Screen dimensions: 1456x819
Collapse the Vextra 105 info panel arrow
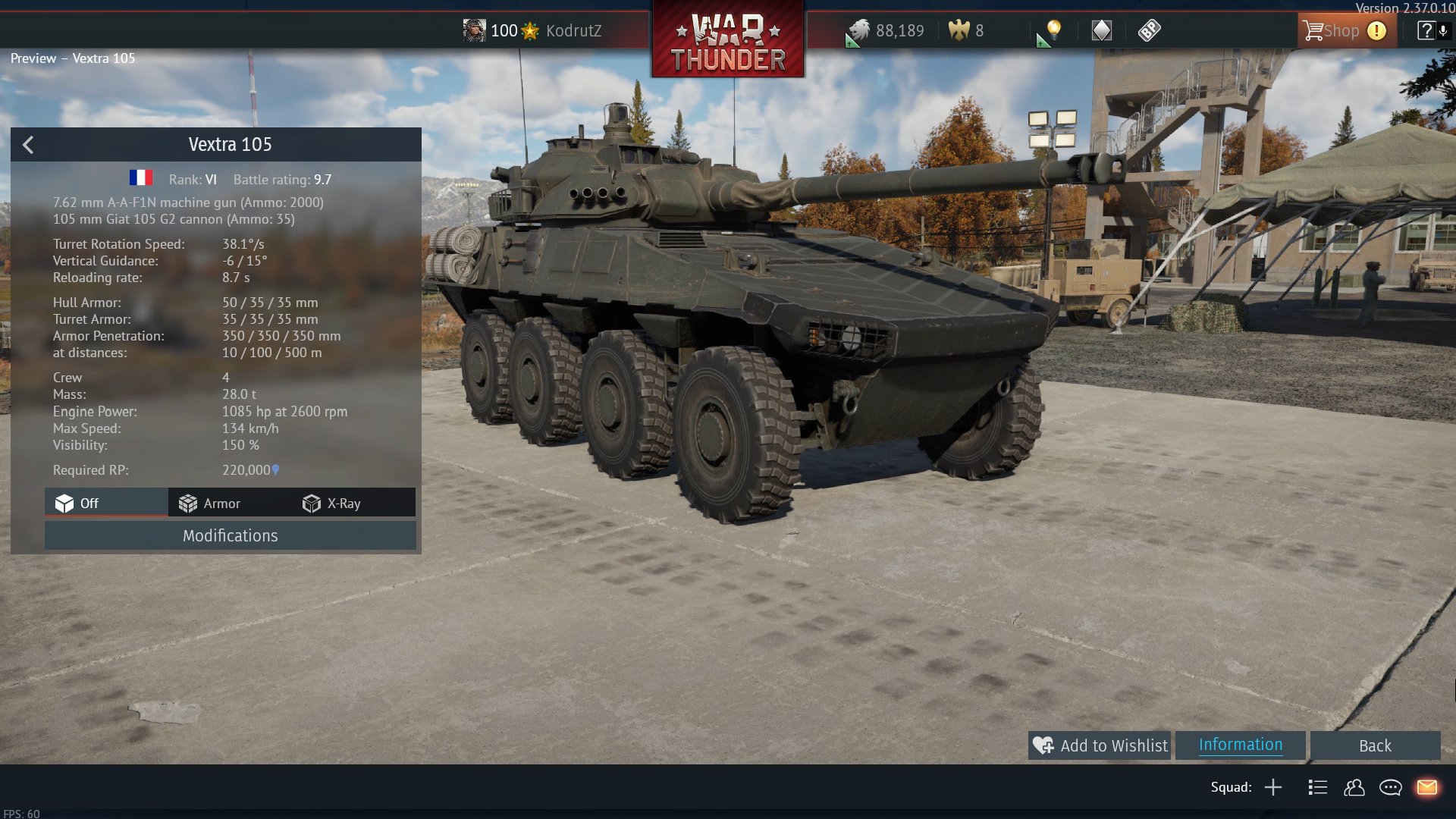pyautogui.click(x=28, y=145)
